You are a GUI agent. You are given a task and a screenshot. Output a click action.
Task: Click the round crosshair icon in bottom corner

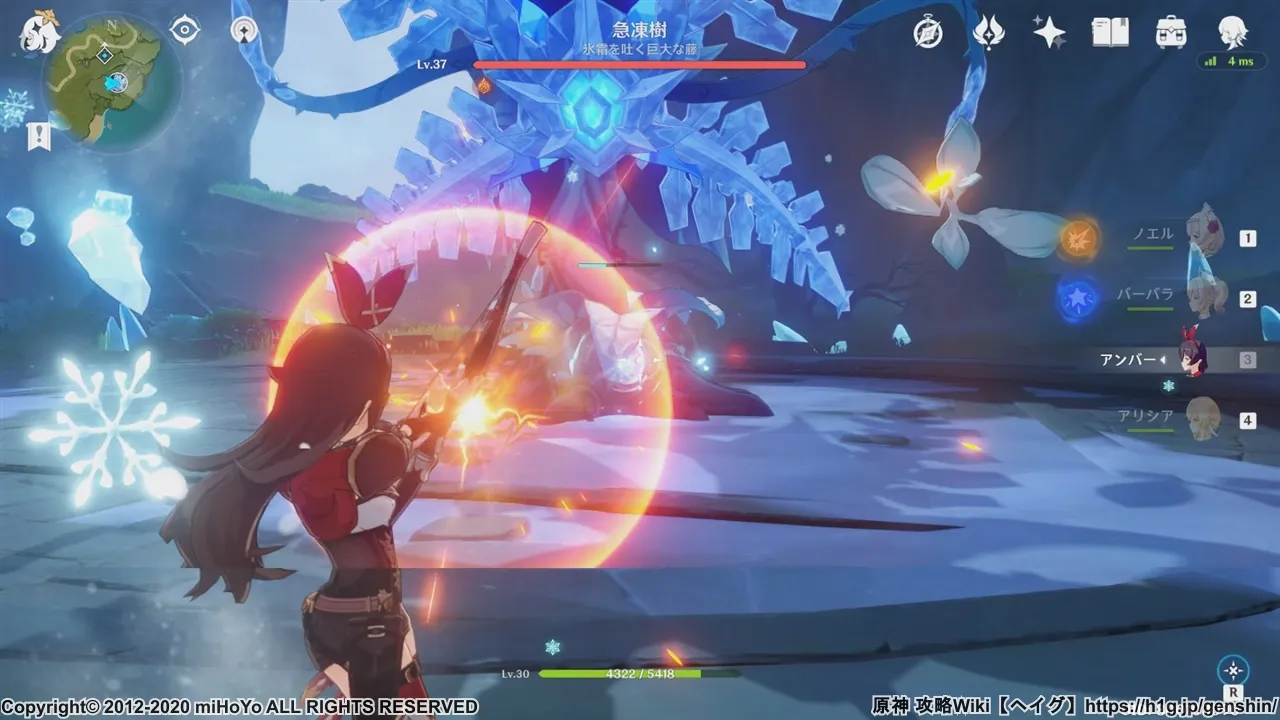click(1234, 669)
